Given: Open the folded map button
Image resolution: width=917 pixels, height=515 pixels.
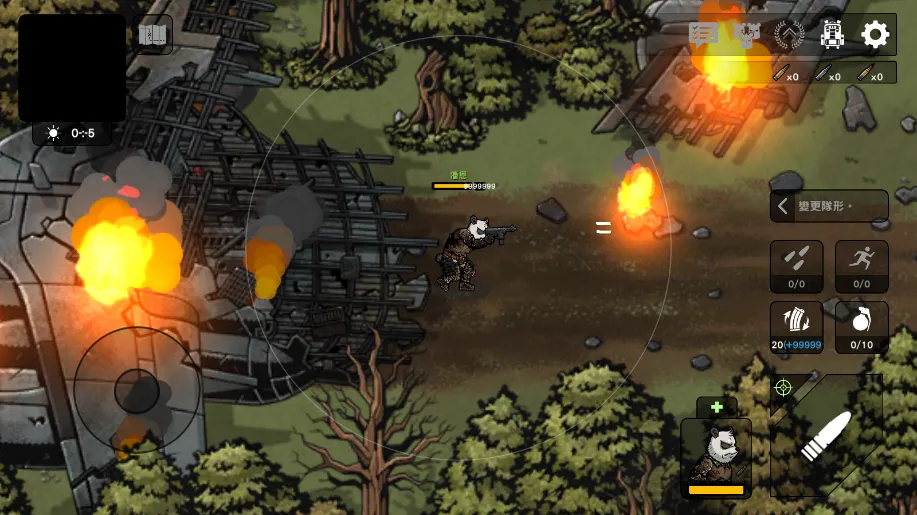Looking at the screenshot, I should point(153,36).
